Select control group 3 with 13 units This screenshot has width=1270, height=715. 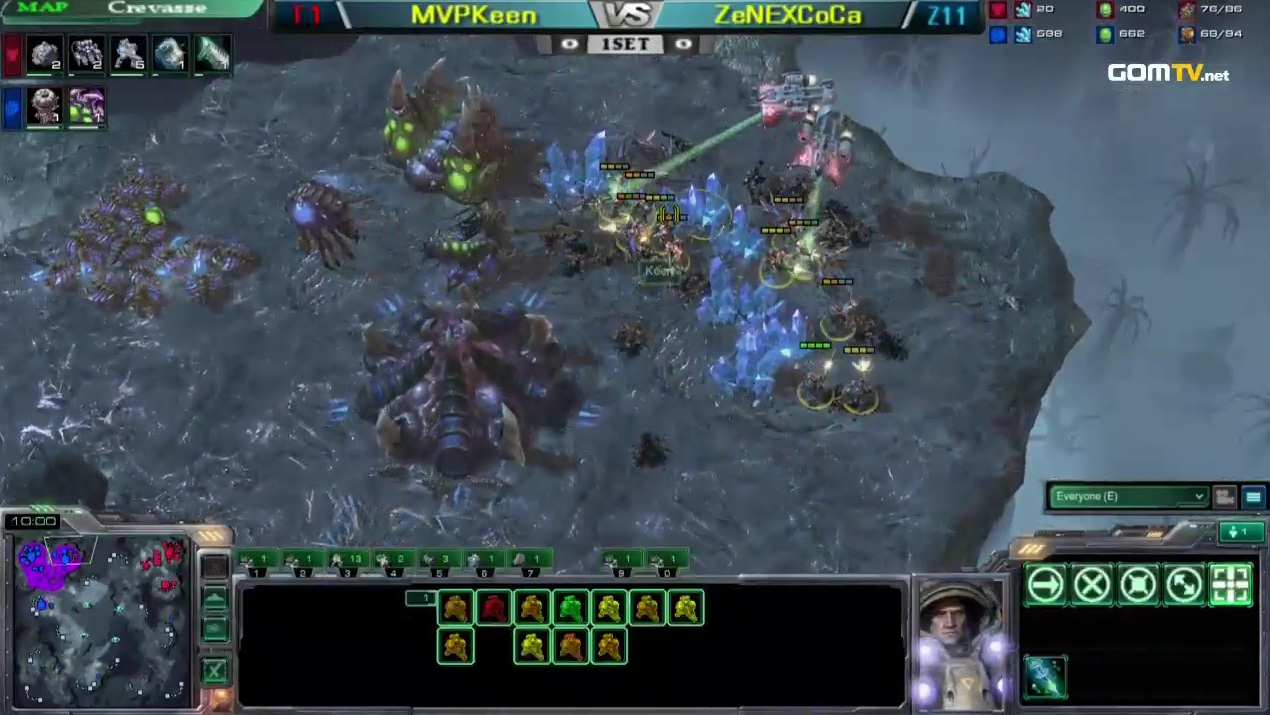(x=347, y=560)
